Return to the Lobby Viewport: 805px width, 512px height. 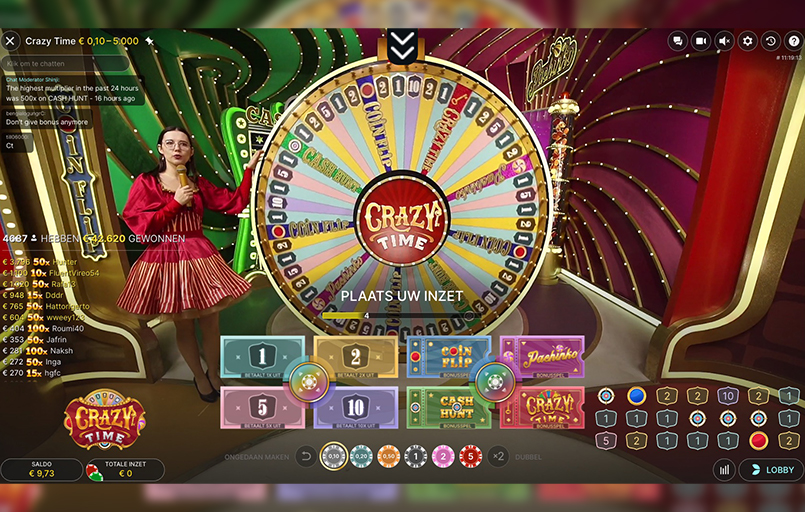coord(771,470)
